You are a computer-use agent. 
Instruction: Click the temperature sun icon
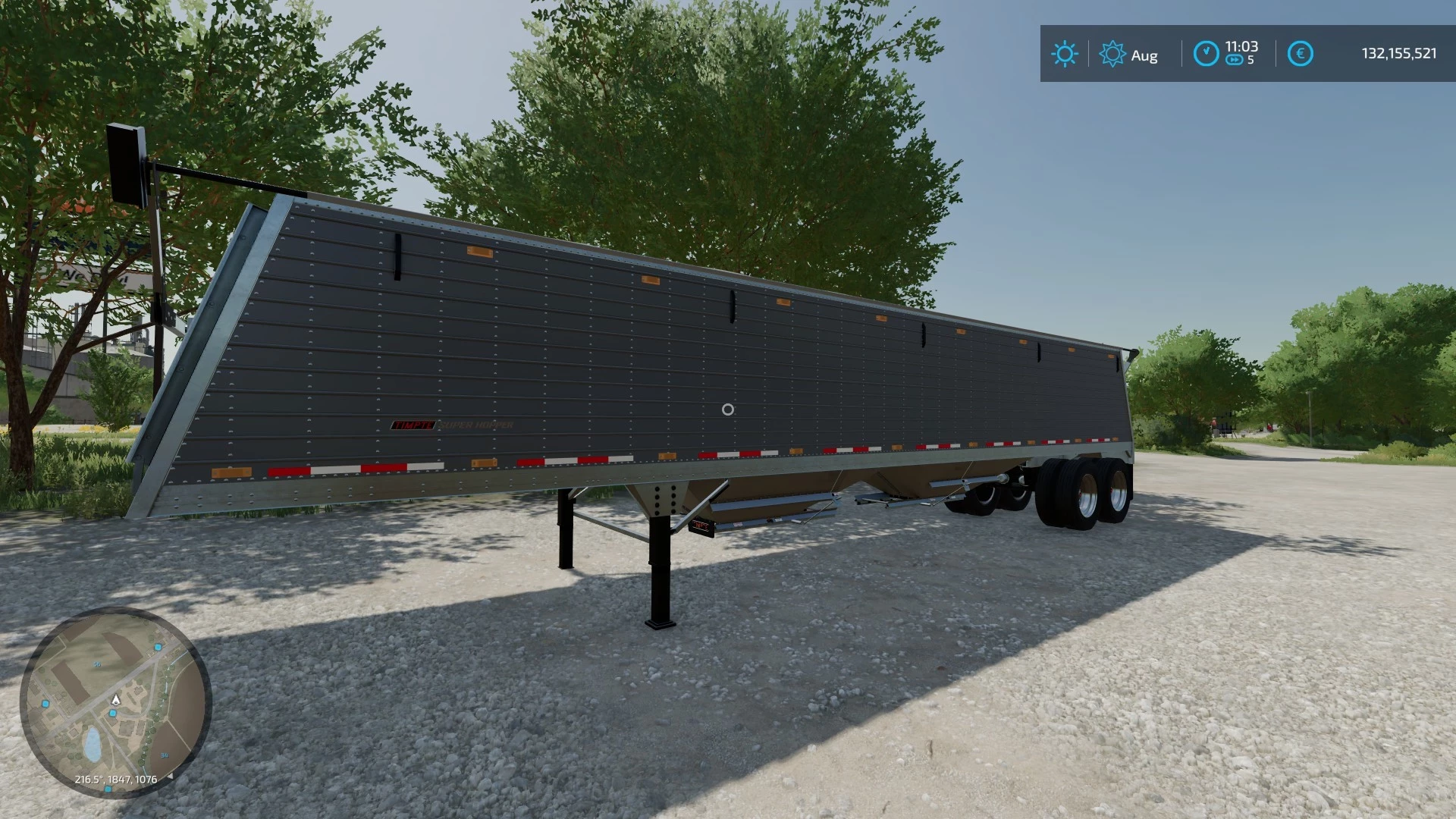[1065, 52]
